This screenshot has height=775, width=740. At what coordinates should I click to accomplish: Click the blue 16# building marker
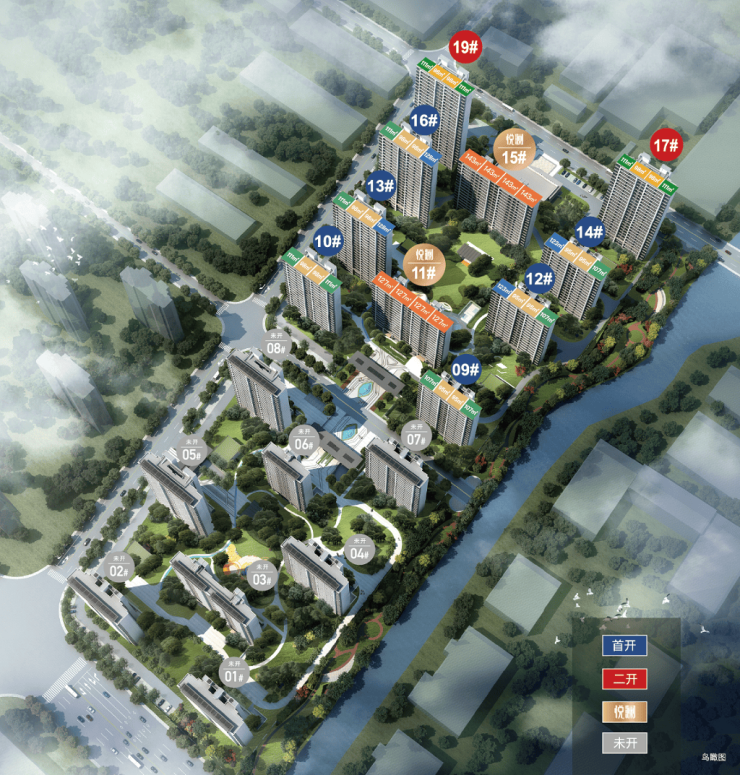coord(423,120)
